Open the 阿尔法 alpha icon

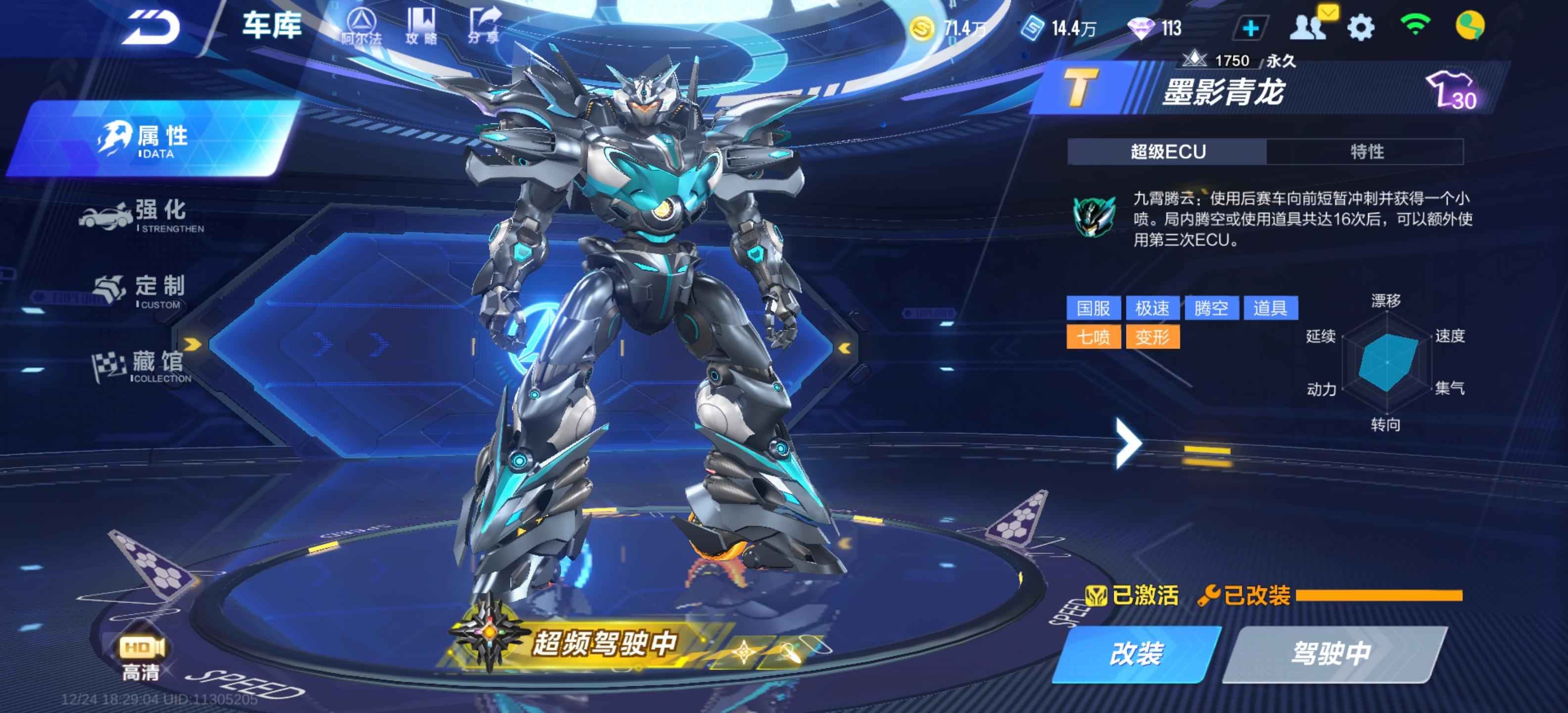click(x=362, y=27)
